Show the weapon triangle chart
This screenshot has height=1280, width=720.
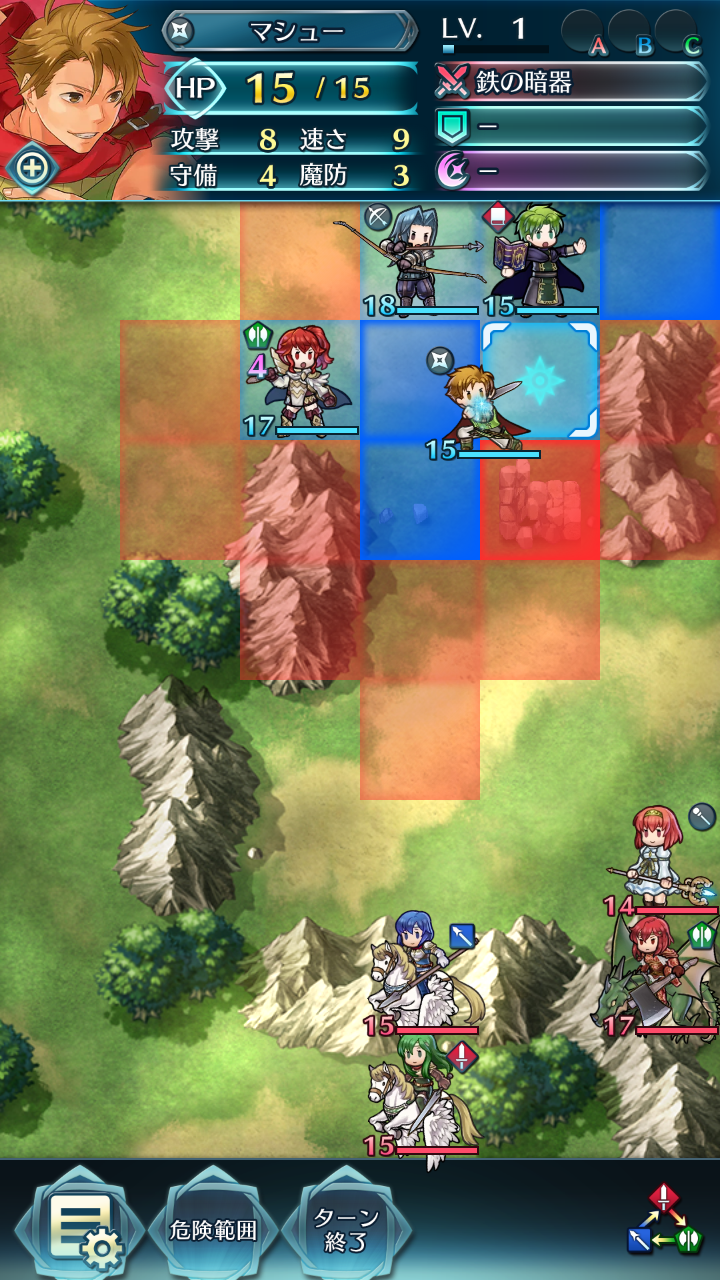point(663,1218)
